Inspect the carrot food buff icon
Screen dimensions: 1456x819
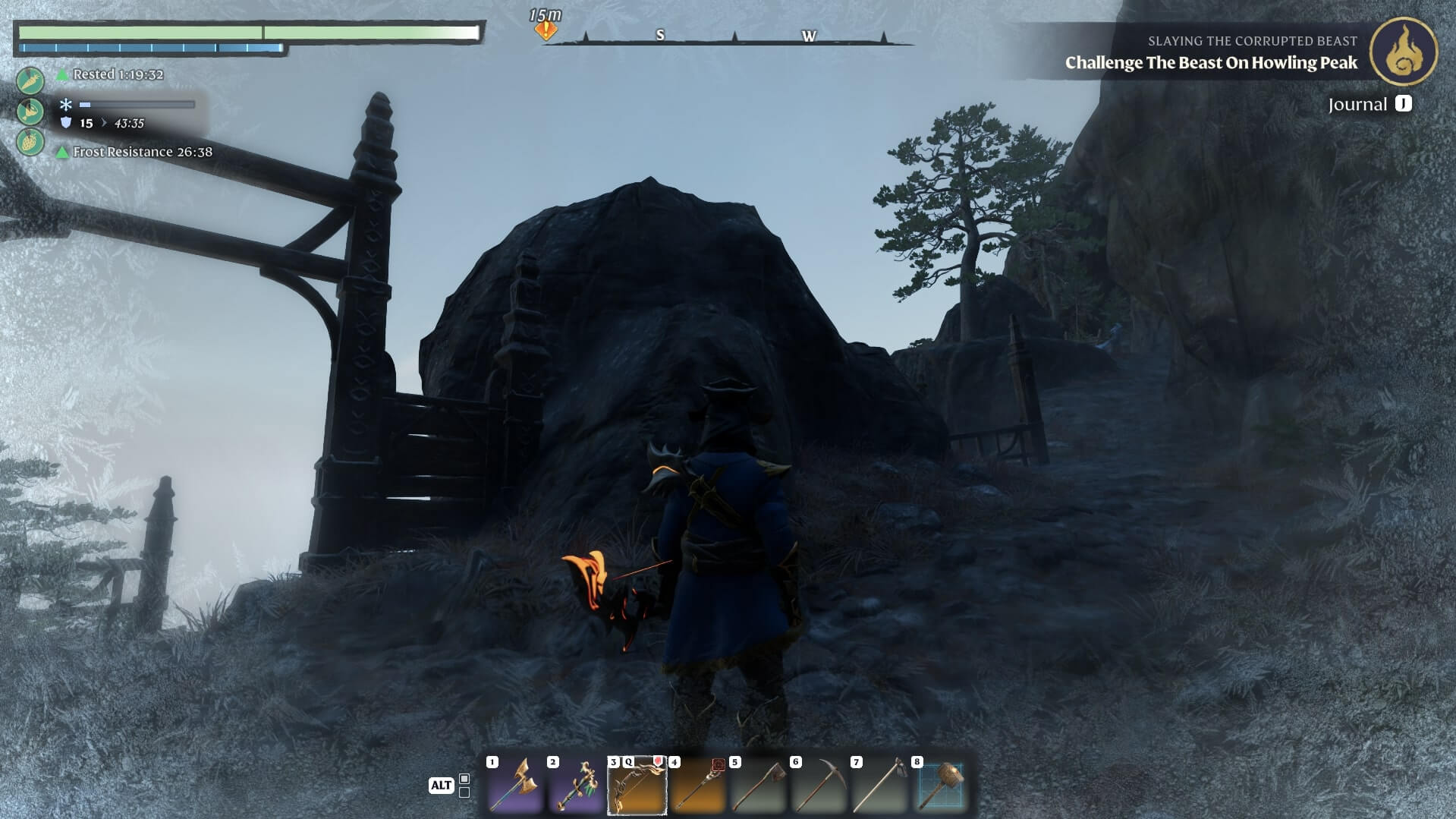pos(30,80)
